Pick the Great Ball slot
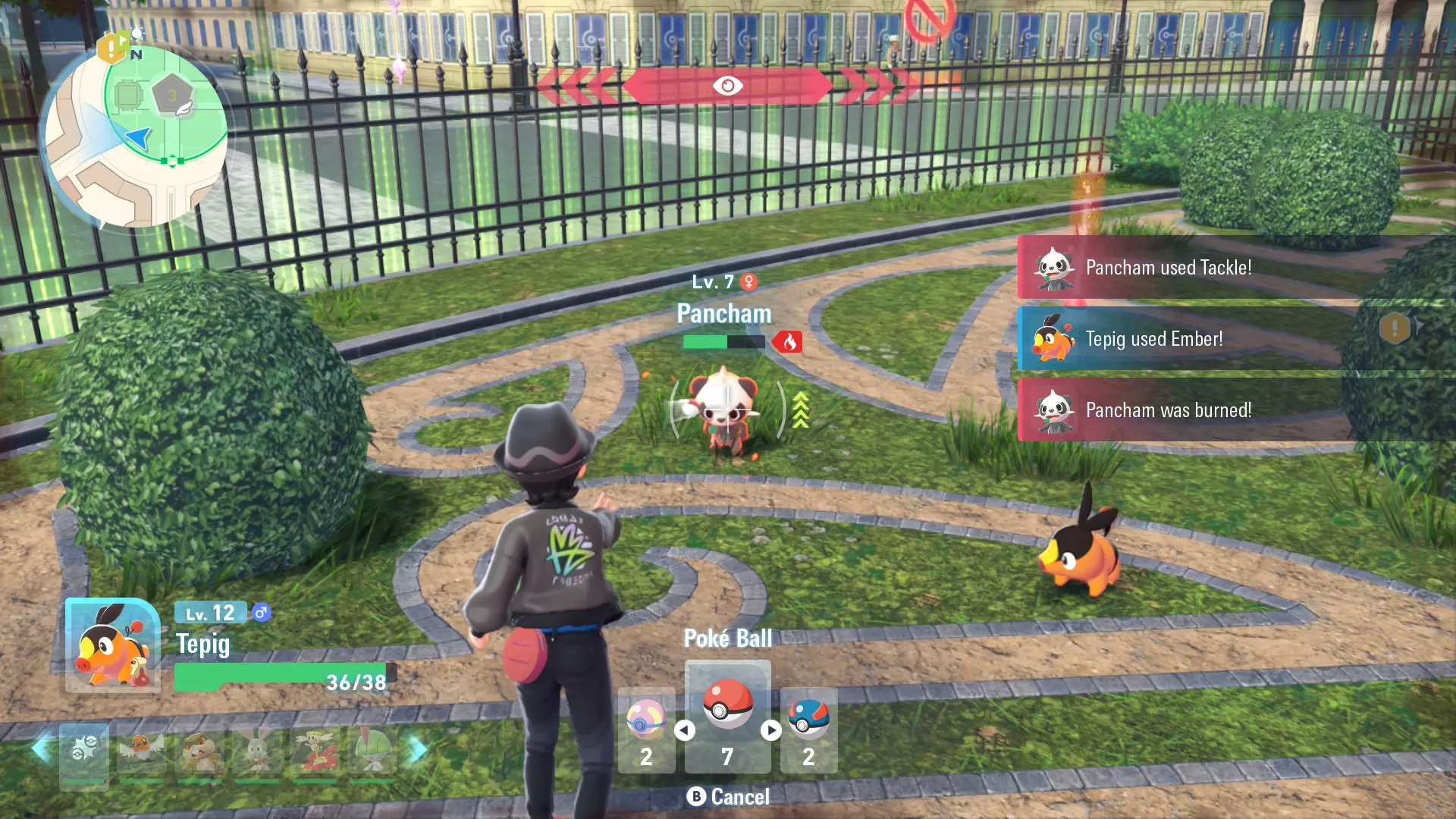This screenshot has width=1456, height=819. point(808,730)
